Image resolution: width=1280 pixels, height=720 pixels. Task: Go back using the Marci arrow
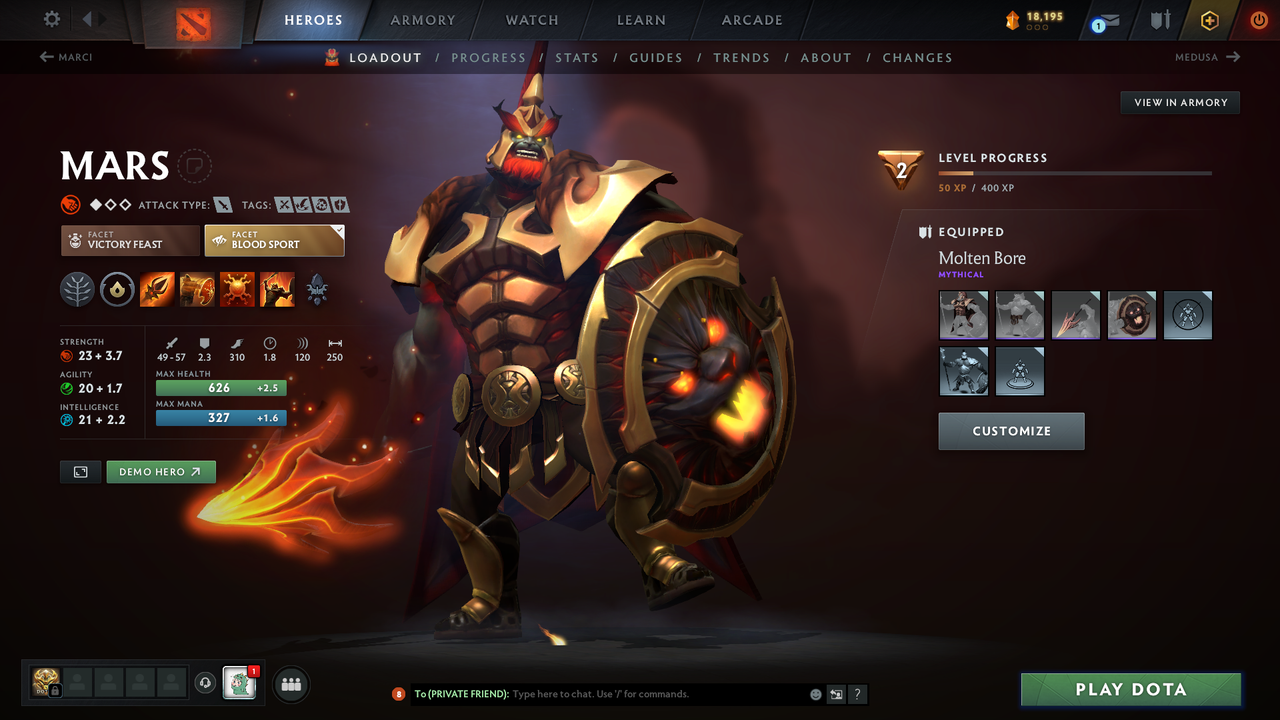[46, 57]
